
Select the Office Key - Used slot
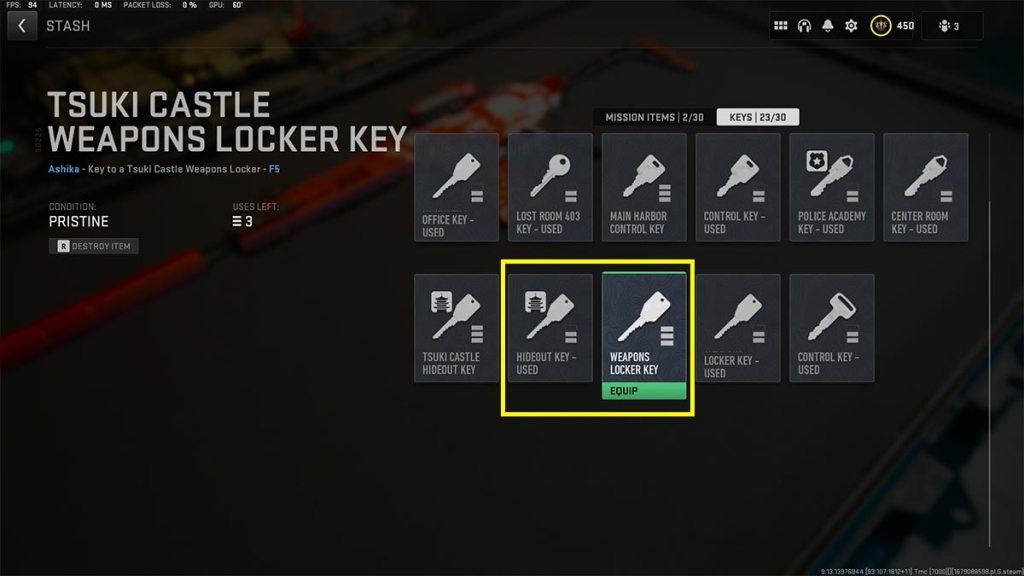pyautogui.click(x=457, y=188)
